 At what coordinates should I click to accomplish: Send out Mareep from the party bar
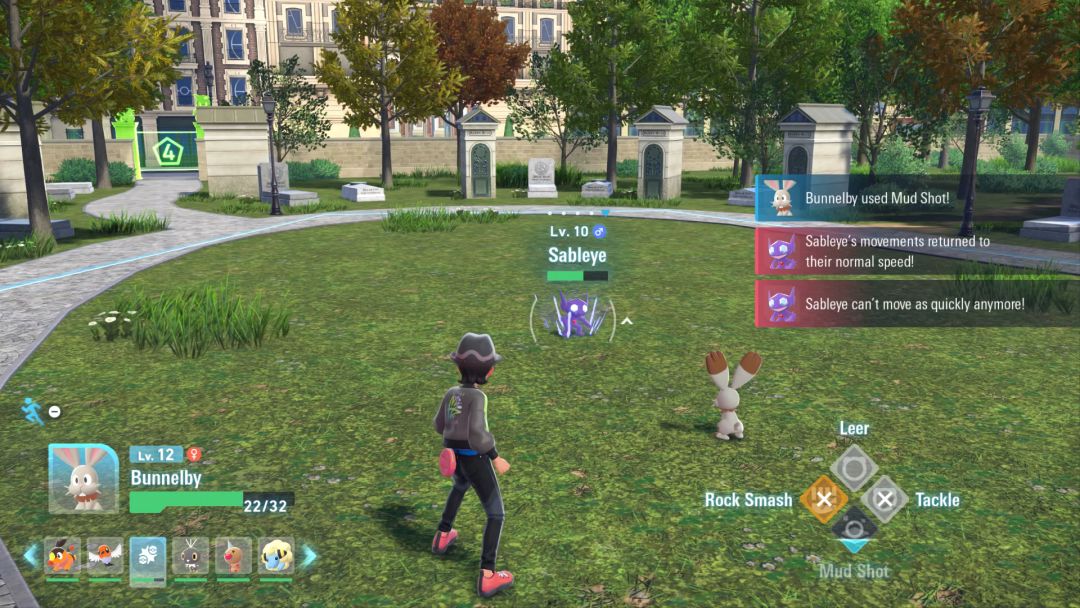[276, 557]
